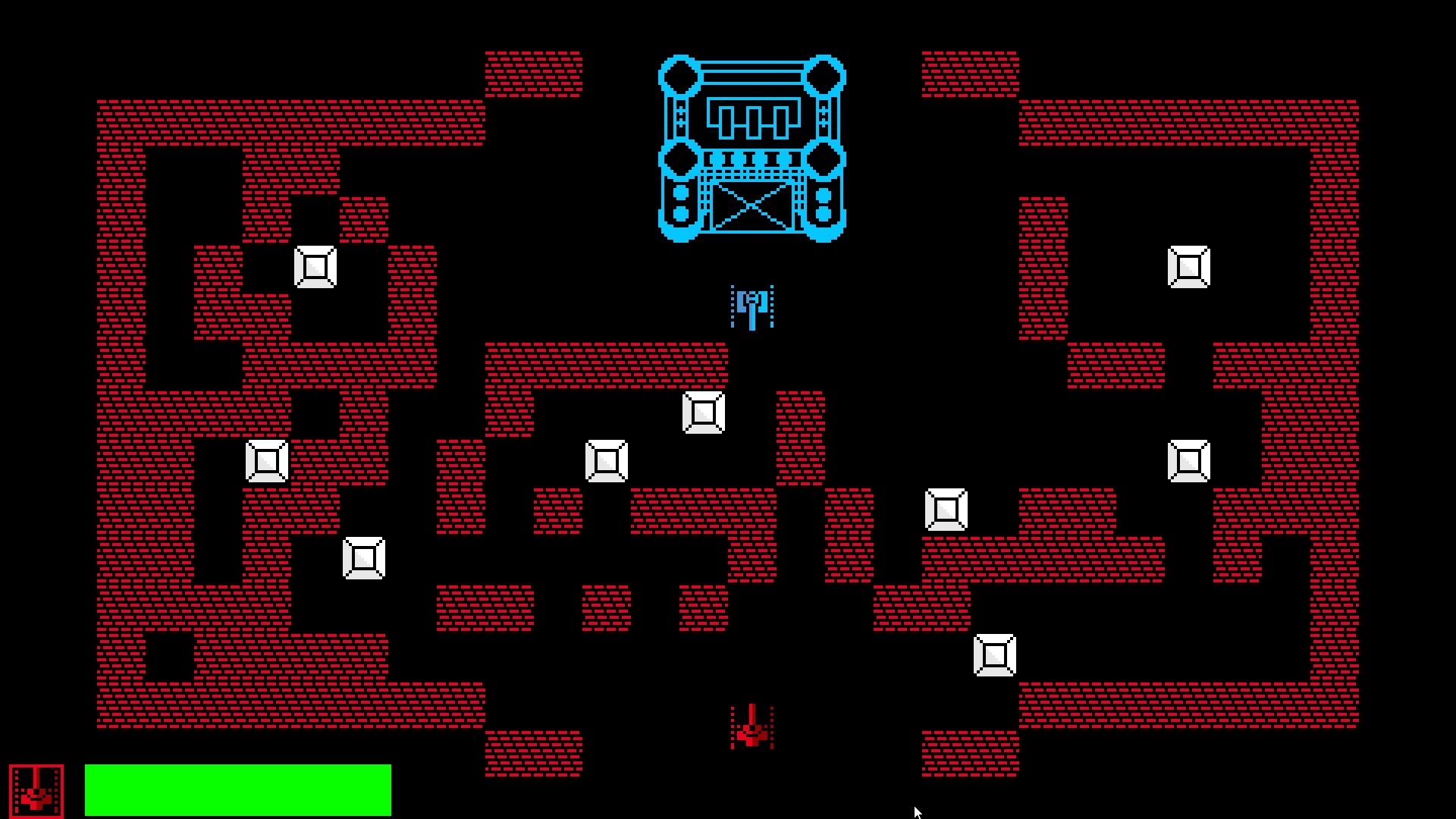
Task: Click the green health bar
Action: pyautogui.click(x=238, y=789)
